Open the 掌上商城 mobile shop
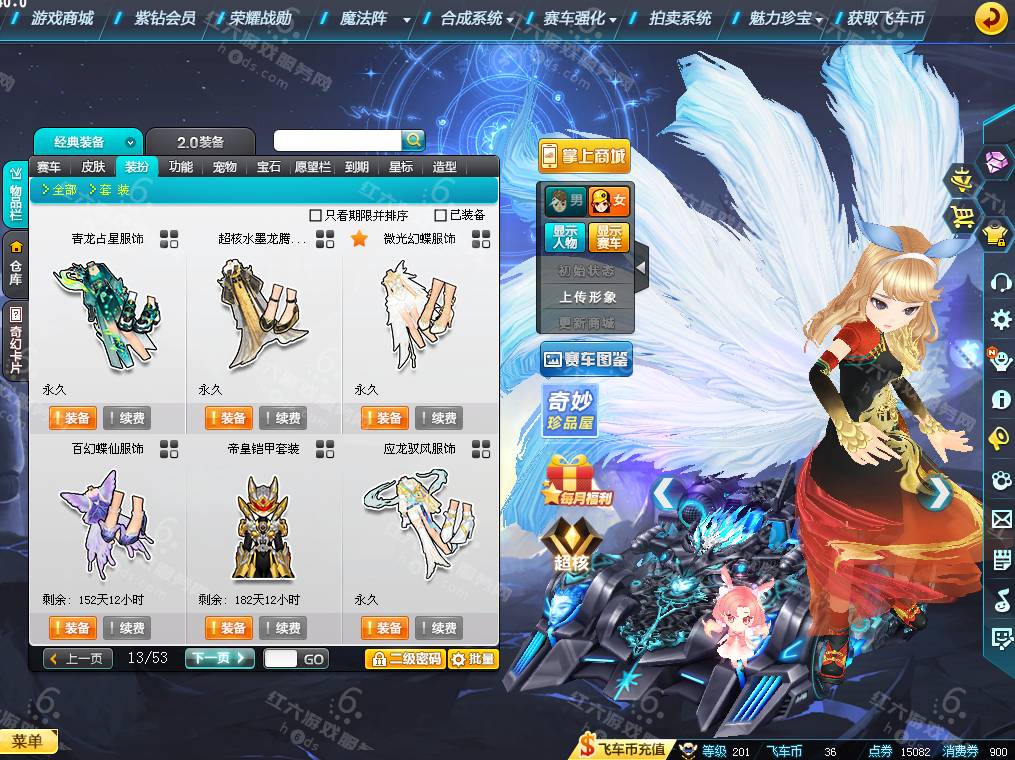Screen dimensions: 1015x760 pos(584,156)
